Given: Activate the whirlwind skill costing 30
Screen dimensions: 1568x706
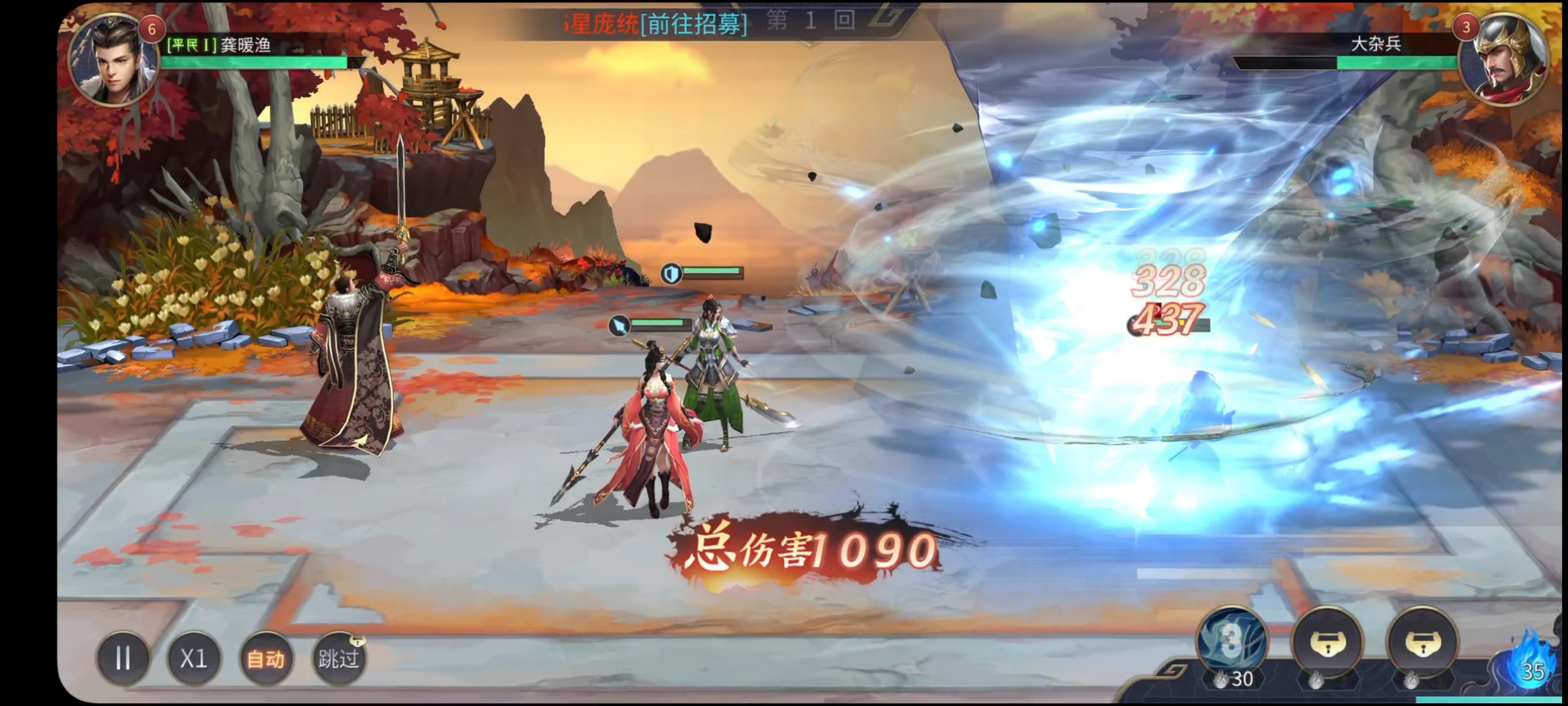Looking at the screenshot, I should point(1231,641).
